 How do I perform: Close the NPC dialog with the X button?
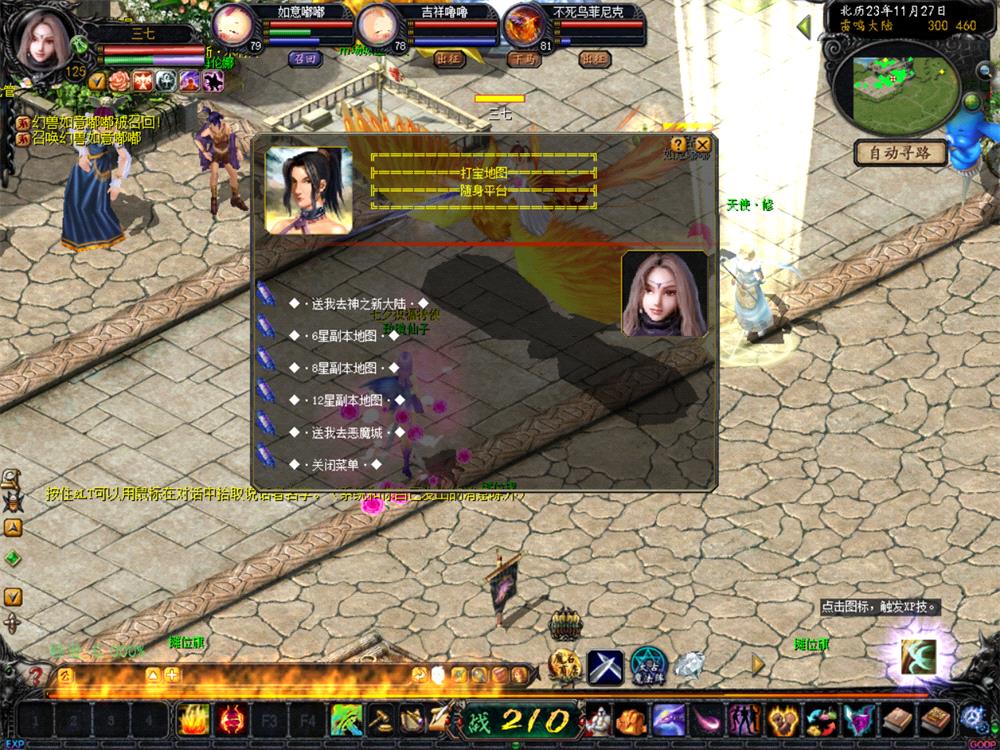703,145
